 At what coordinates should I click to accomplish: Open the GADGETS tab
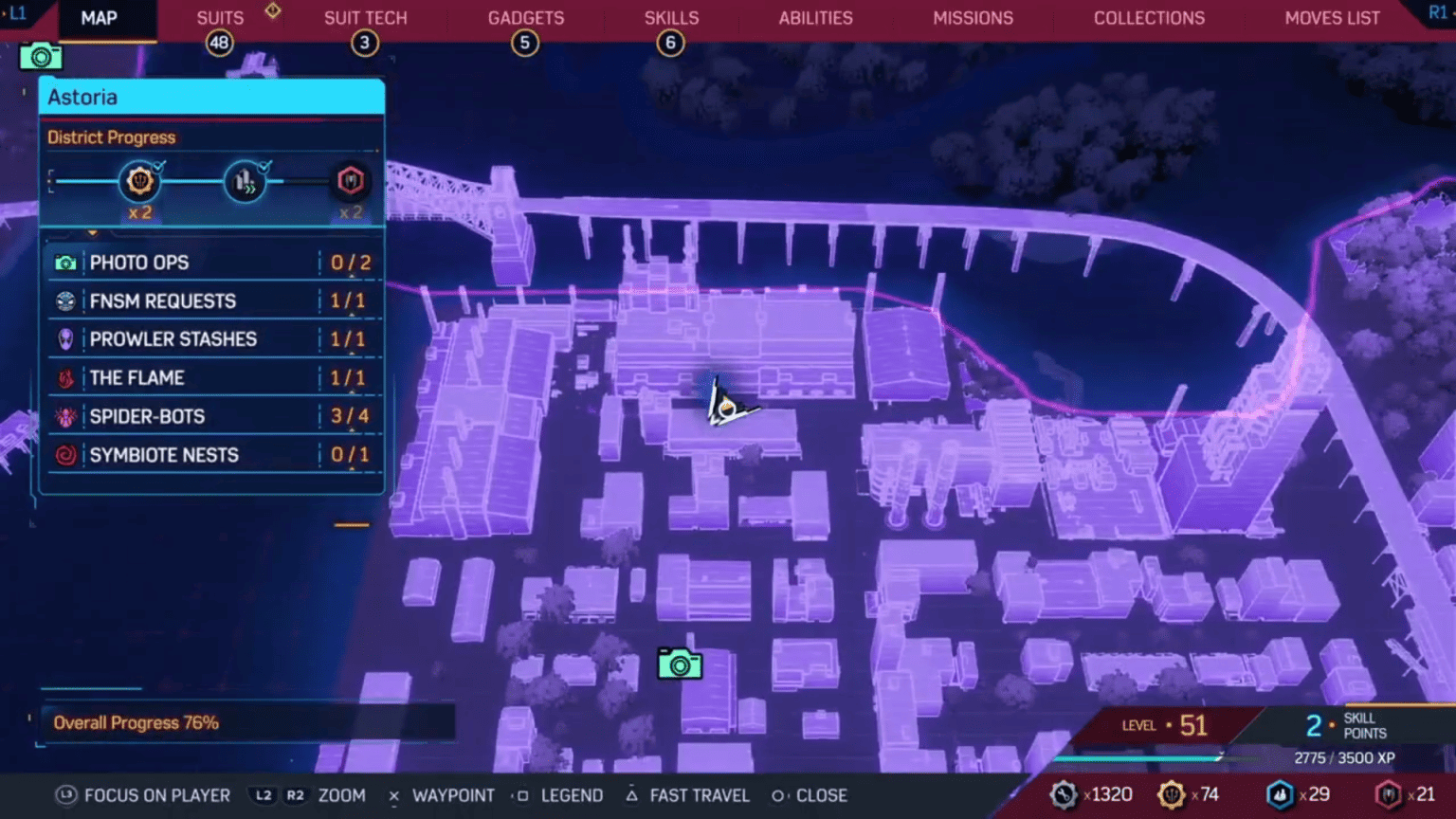525,17
